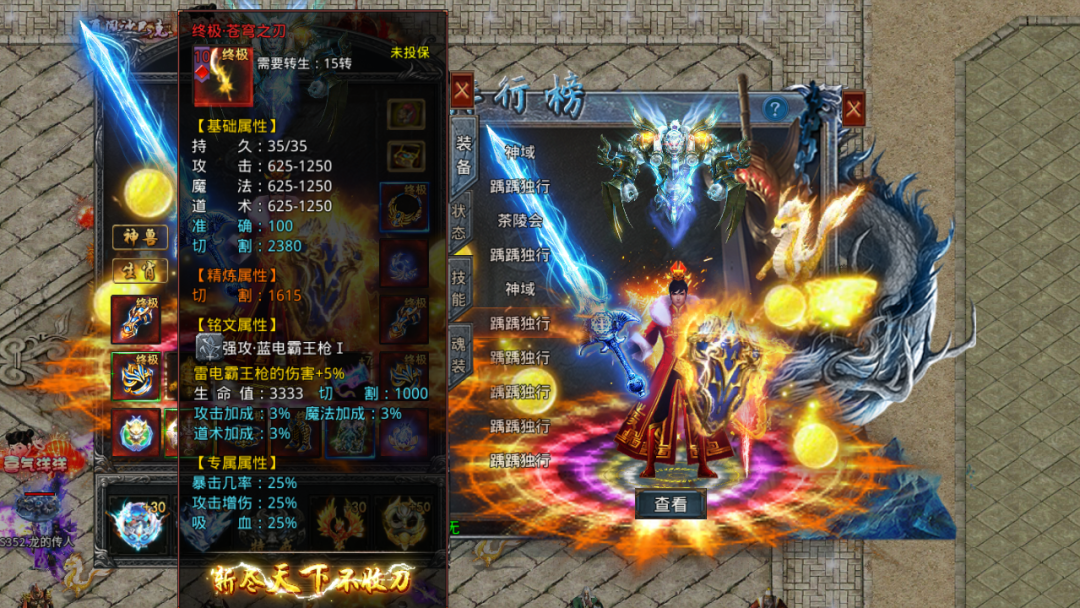Select the 技能 tab
Viewport: 1080px width, 608px height.
(461, 284)
